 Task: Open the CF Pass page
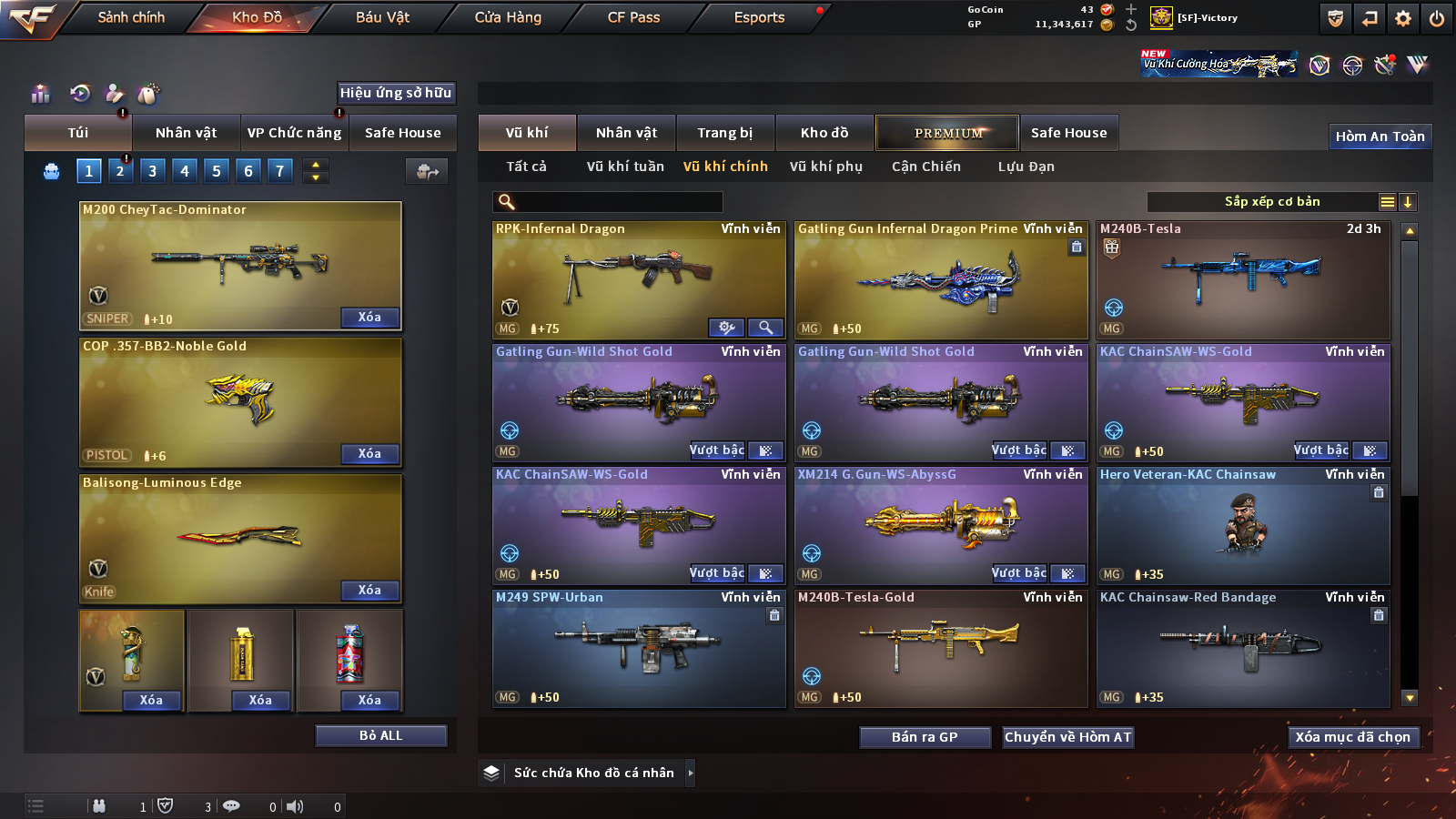[633, 17]
